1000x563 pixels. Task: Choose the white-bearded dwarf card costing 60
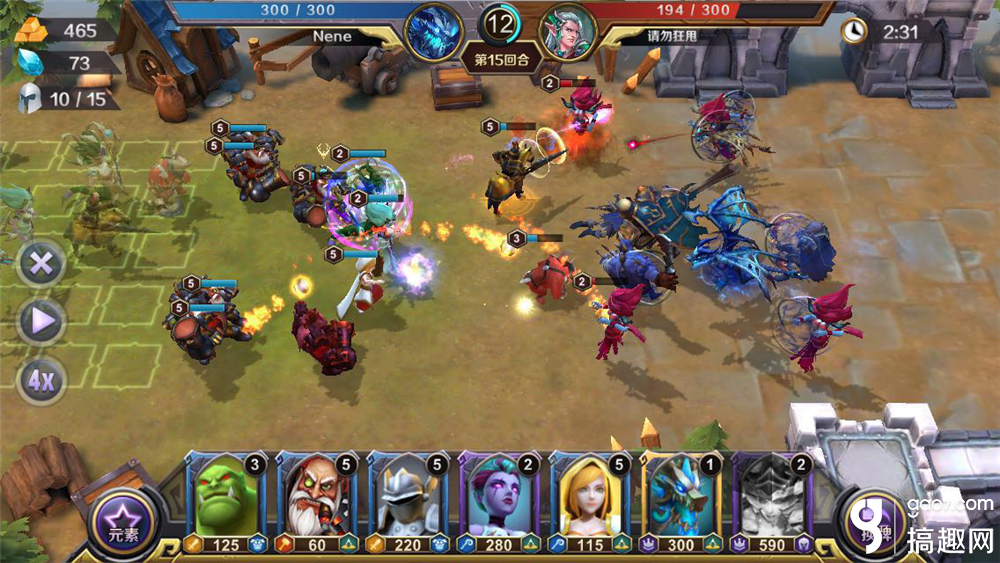317,500
